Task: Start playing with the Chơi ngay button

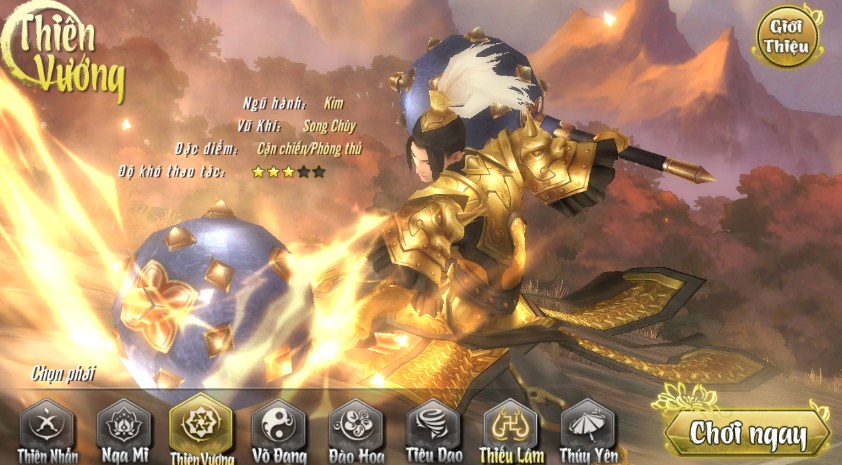Action: (x=748, y=433)
